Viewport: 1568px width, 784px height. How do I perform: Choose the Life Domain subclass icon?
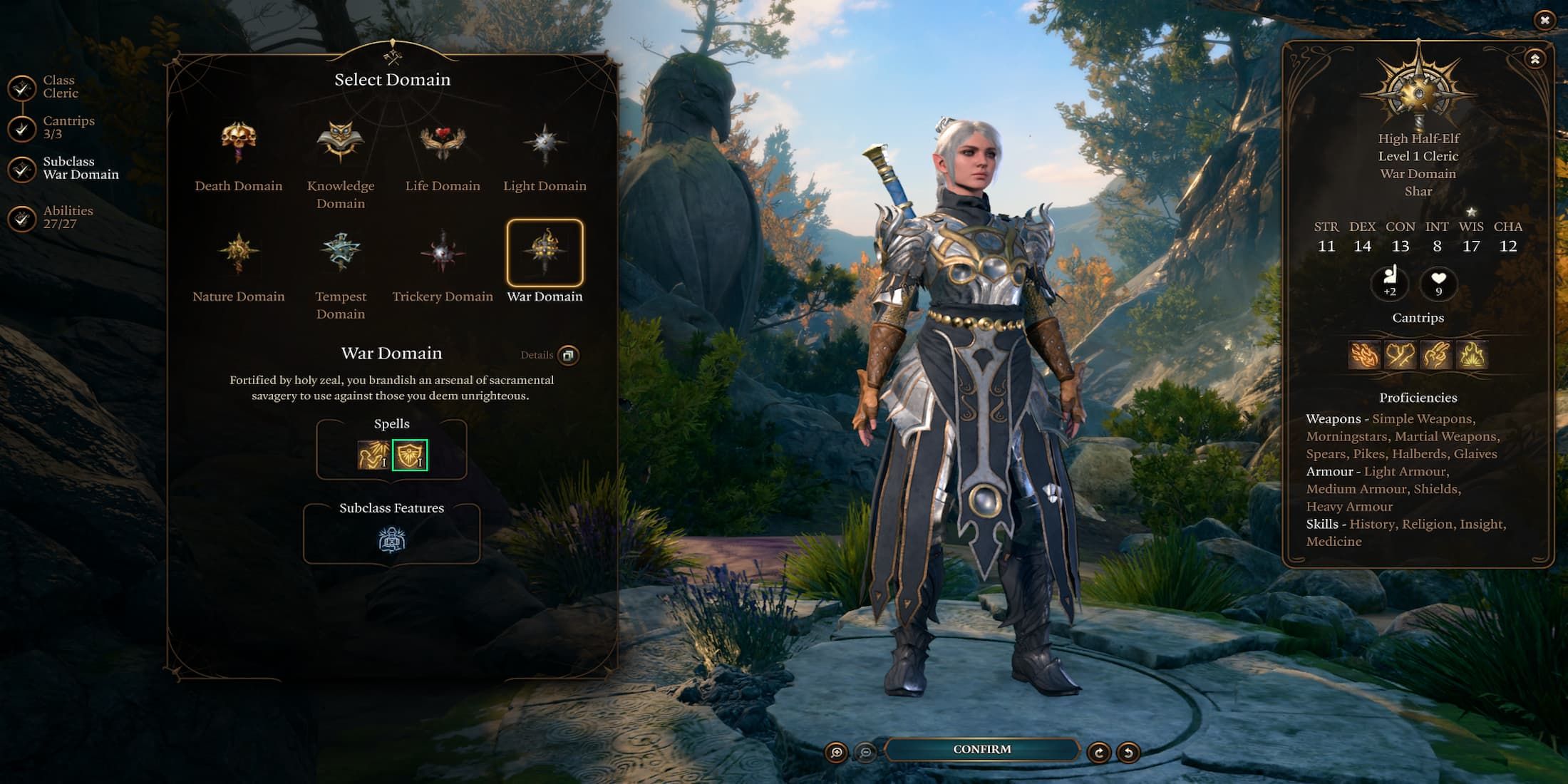(442, 141)
